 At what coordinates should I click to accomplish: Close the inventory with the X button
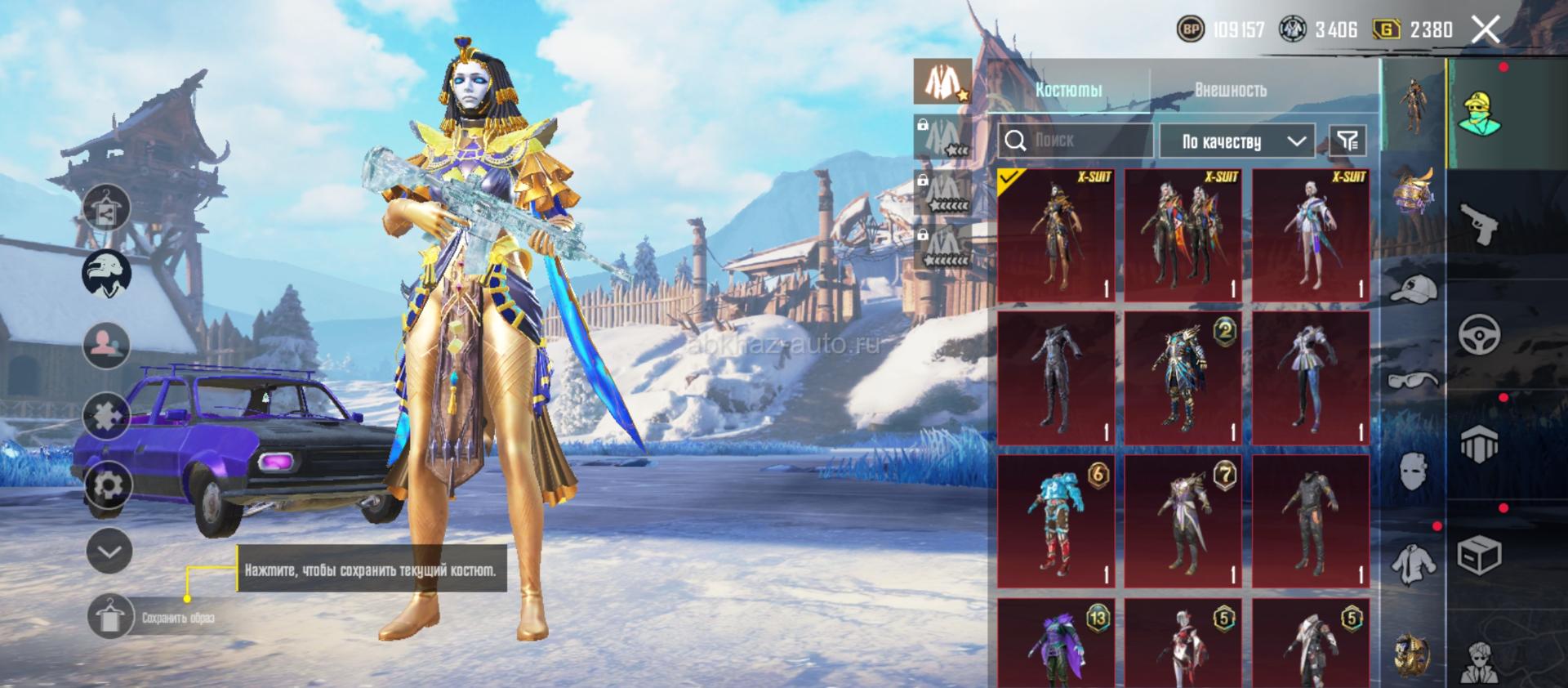click(1486, 30)
